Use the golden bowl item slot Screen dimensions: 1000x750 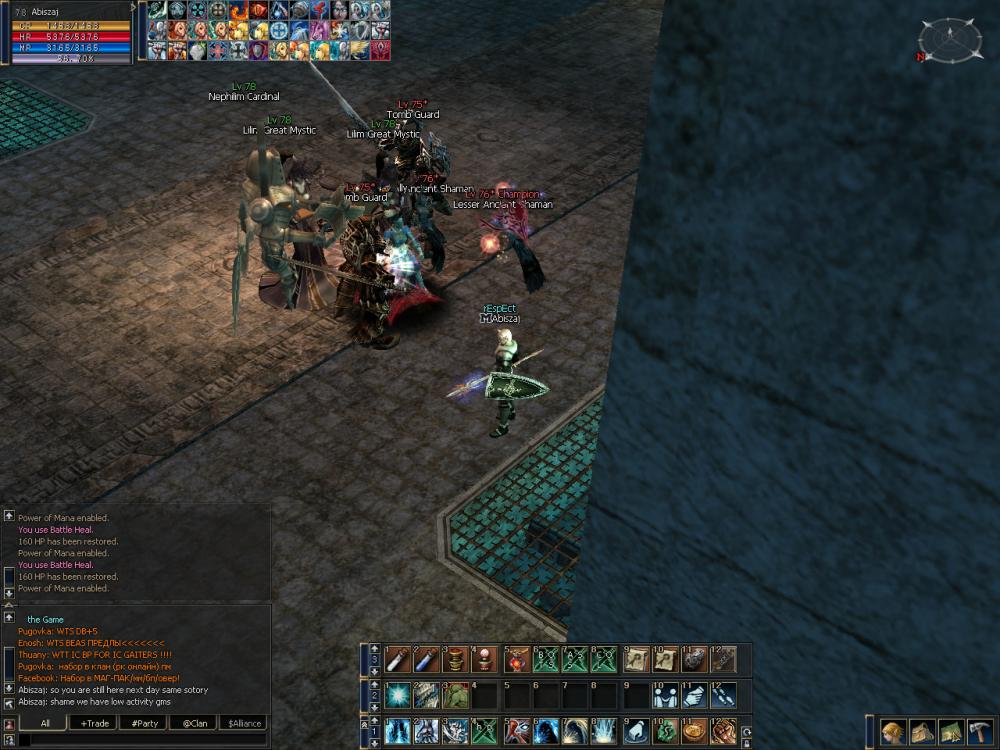click(x=694, y=731)
